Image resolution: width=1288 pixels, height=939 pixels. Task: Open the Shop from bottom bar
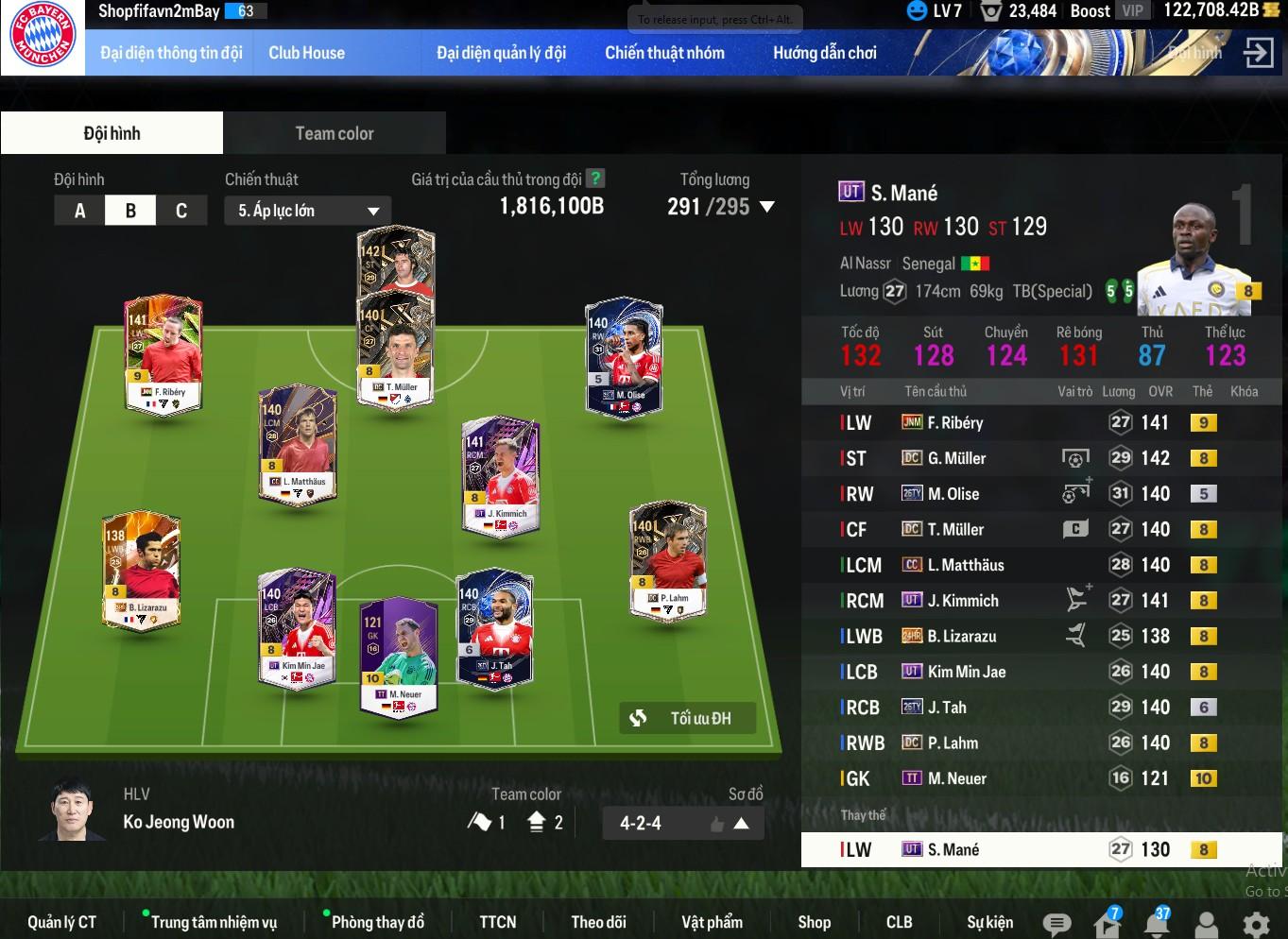point(814,922)
